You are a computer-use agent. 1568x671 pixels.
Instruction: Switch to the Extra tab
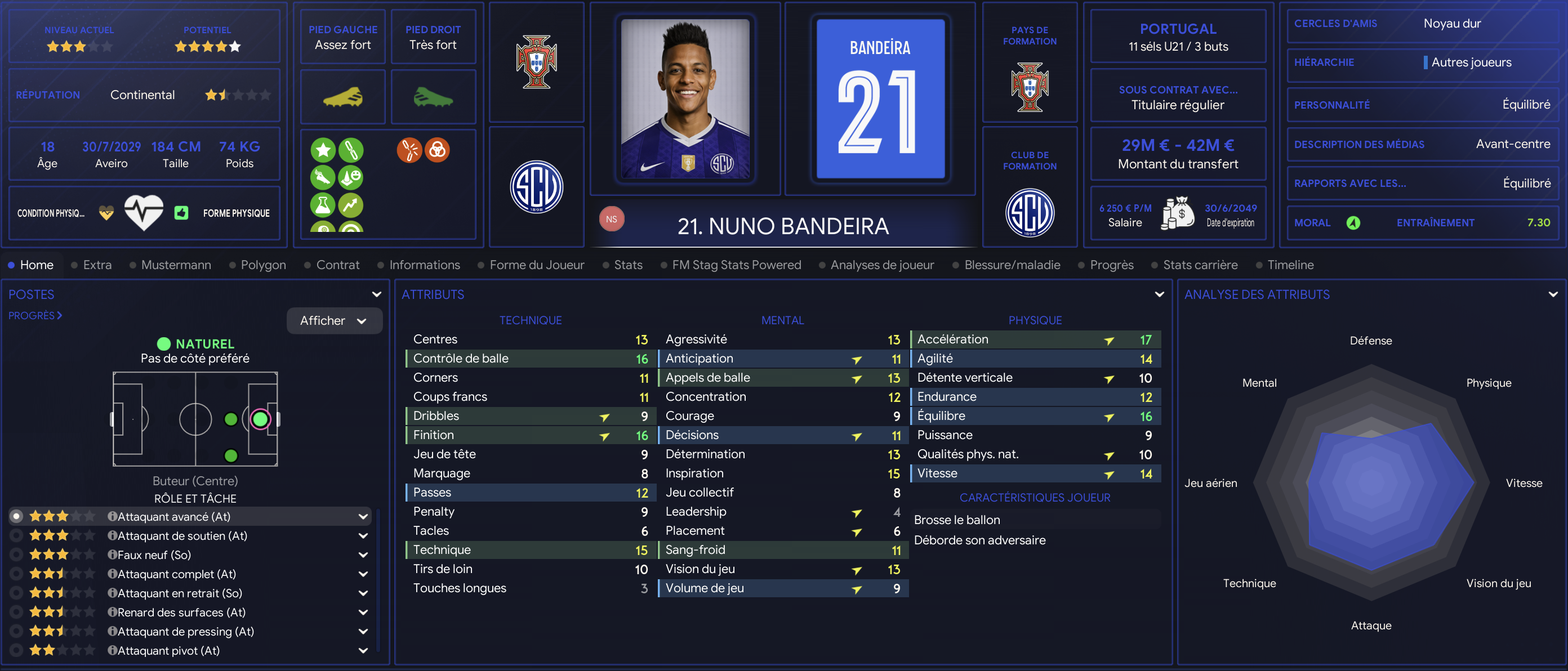point(97,265)
